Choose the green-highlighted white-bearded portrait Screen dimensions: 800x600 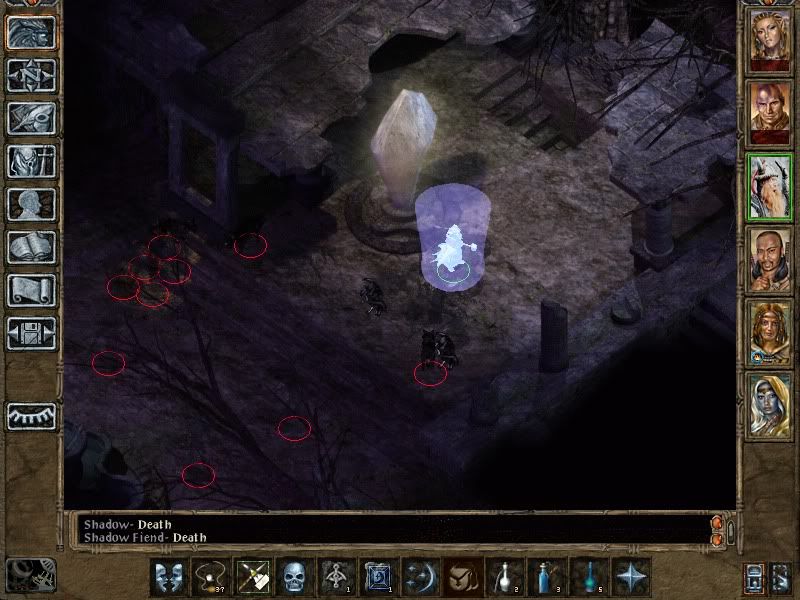[769, 188]
